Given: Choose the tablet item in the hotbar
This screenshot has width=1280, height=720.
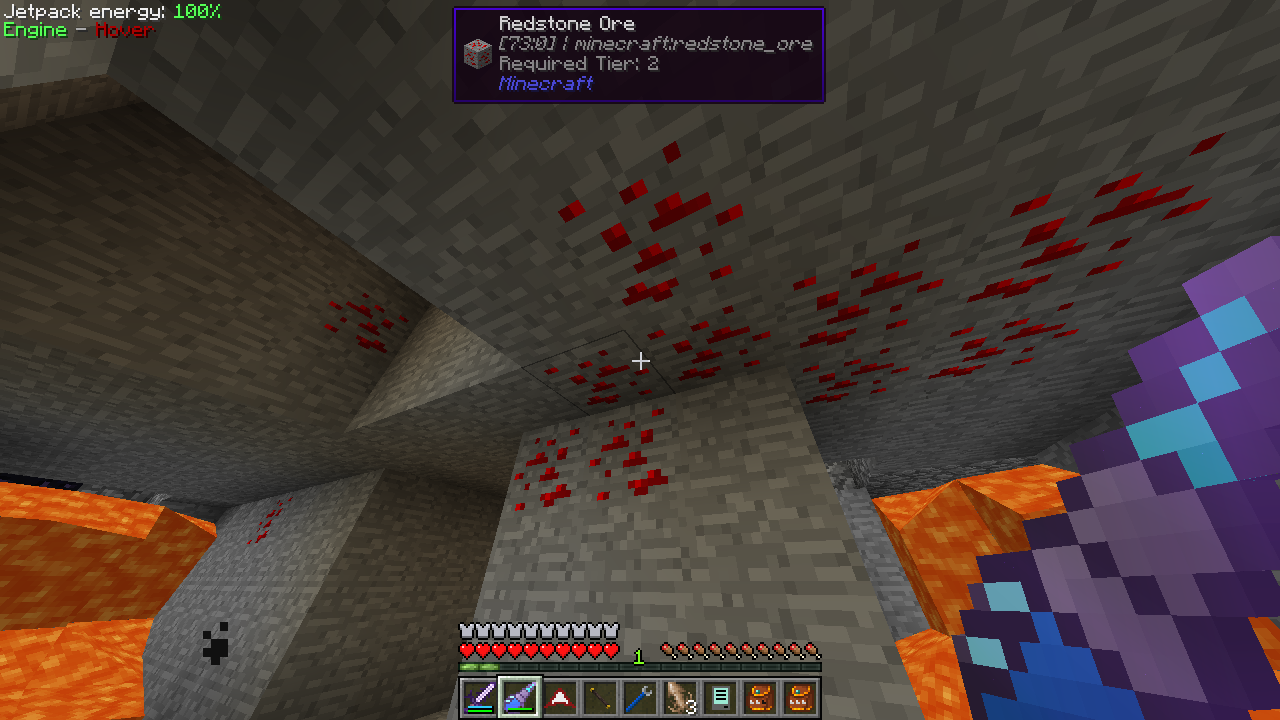Looking at the screenshot, I should pos(720,697).
